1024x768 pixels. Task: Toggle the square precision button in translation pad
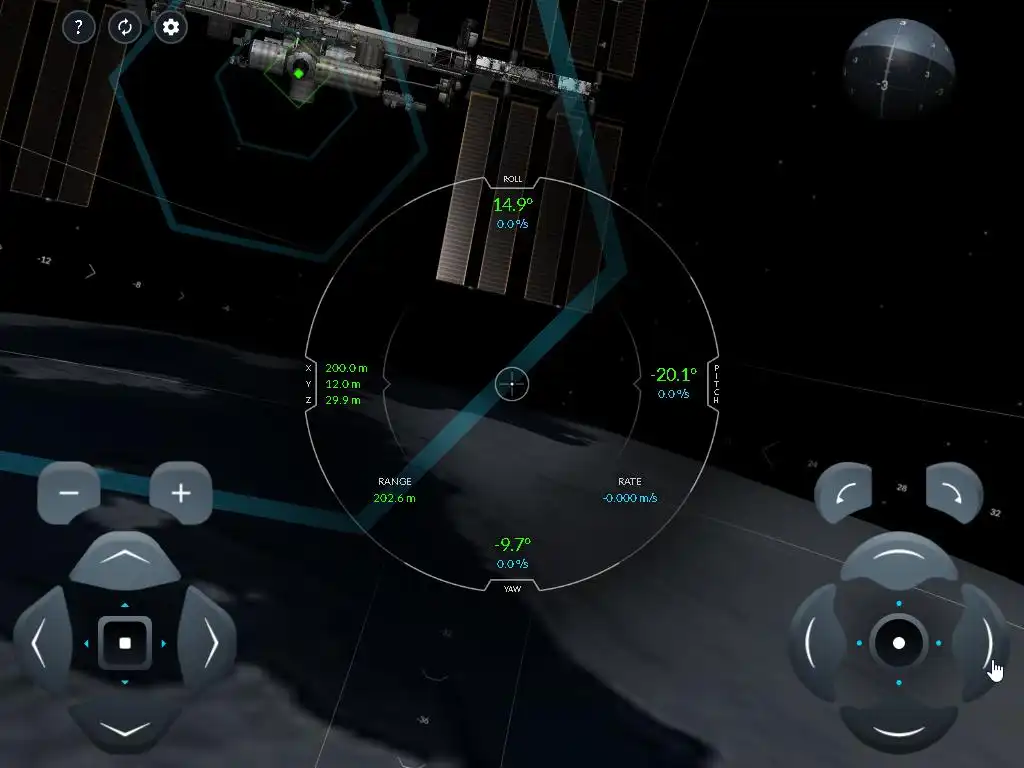pyautogui.click(x=125, y=643)
